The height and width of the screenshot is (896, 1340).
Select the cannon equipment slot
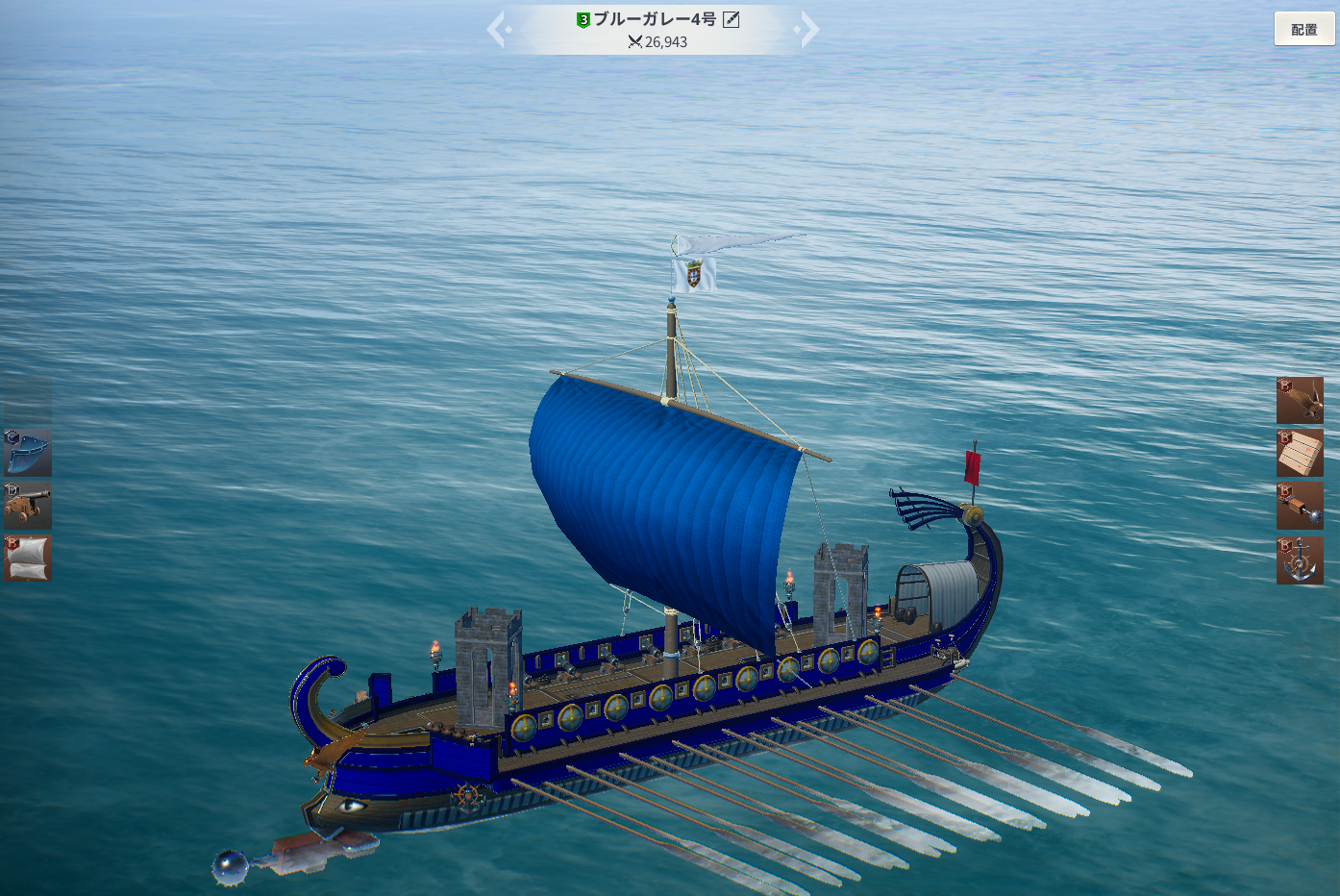(28, 506)
